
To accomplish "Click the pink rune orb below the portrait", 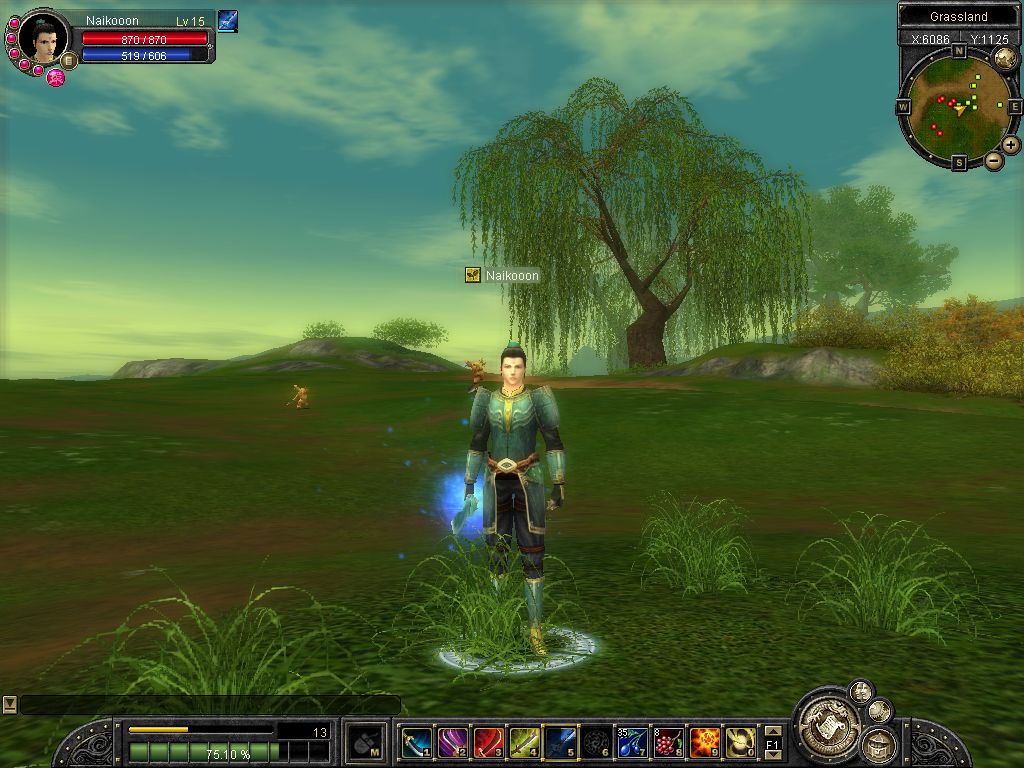I will coord(55,78).
